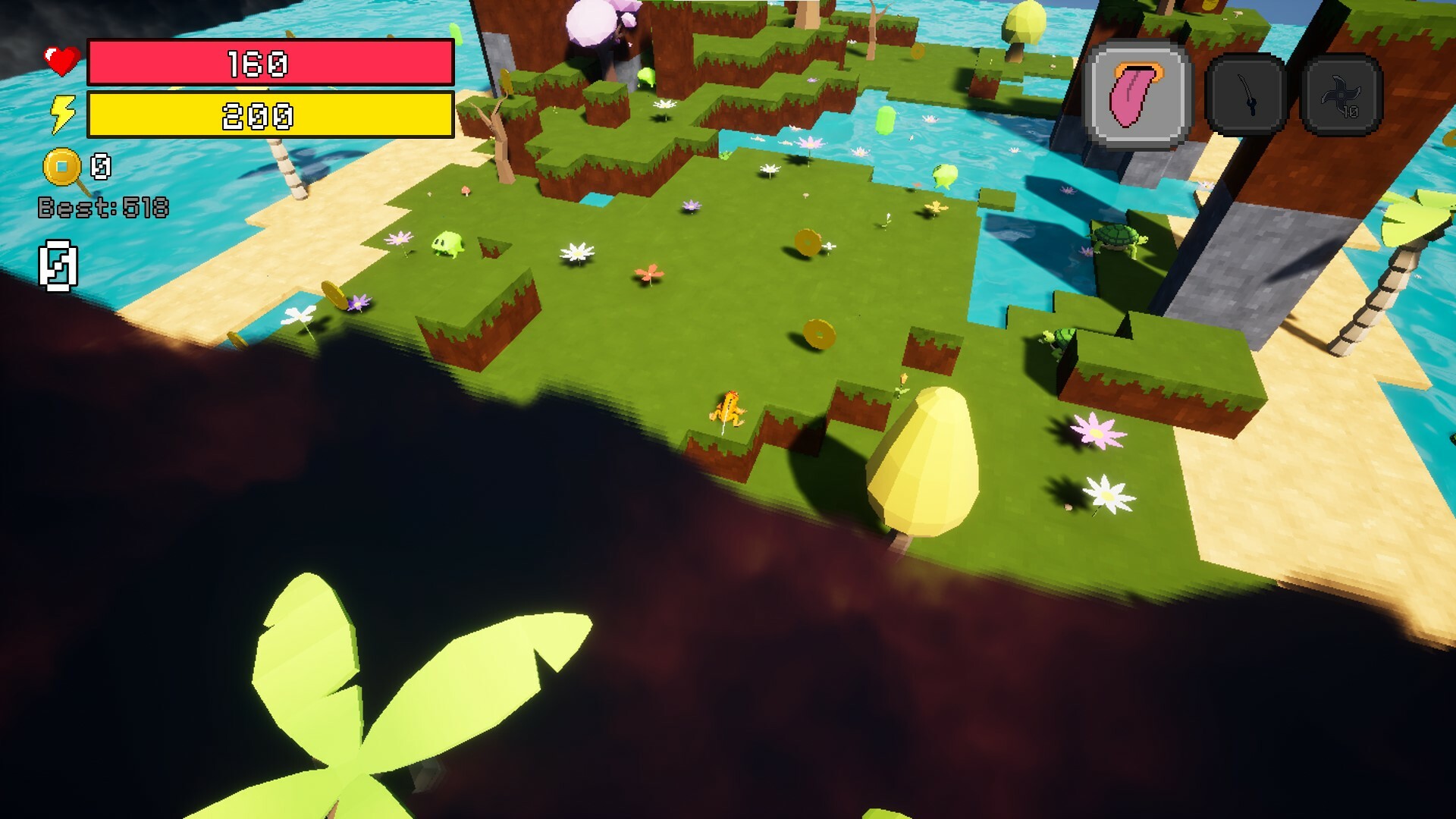Screen dimensions: 1456x819
Task: Click the red health bar showing 160
Action: (268, 66)
